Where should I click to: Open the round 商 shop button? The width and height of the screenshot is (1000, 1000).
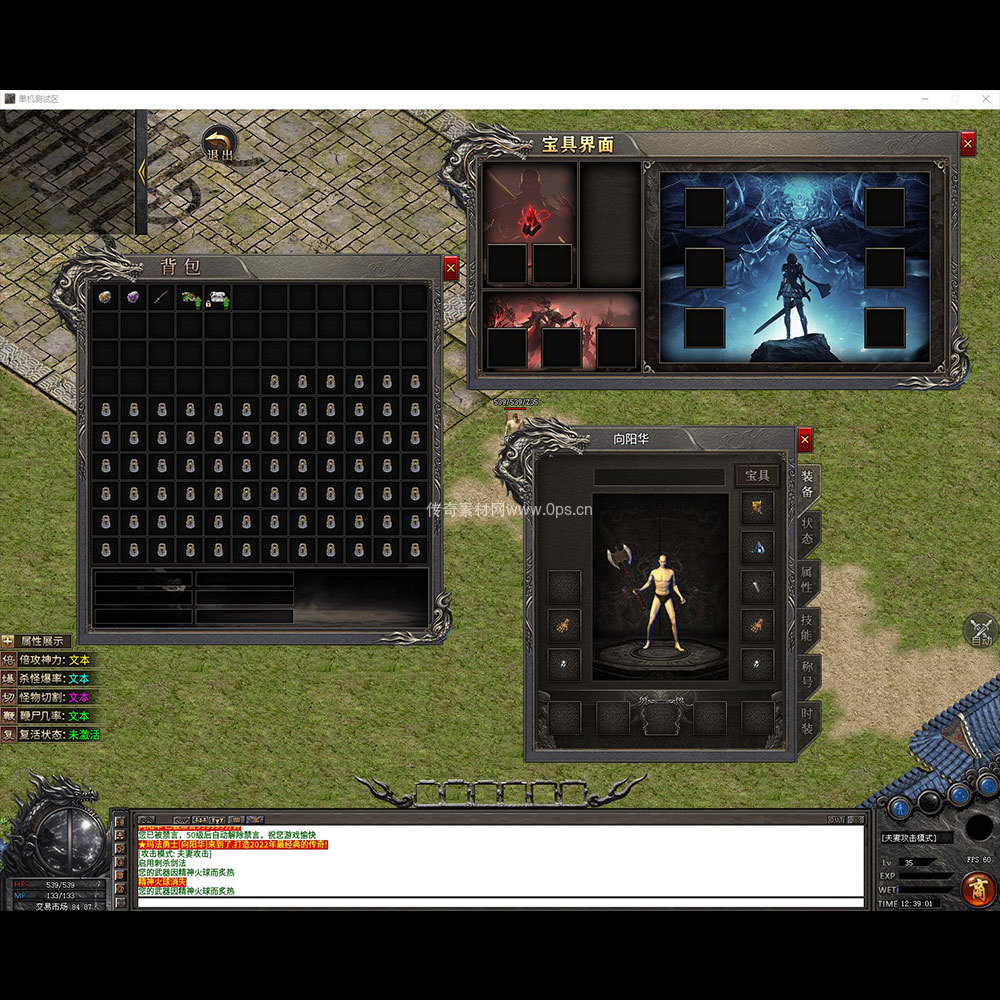click(x=977, y=888)
